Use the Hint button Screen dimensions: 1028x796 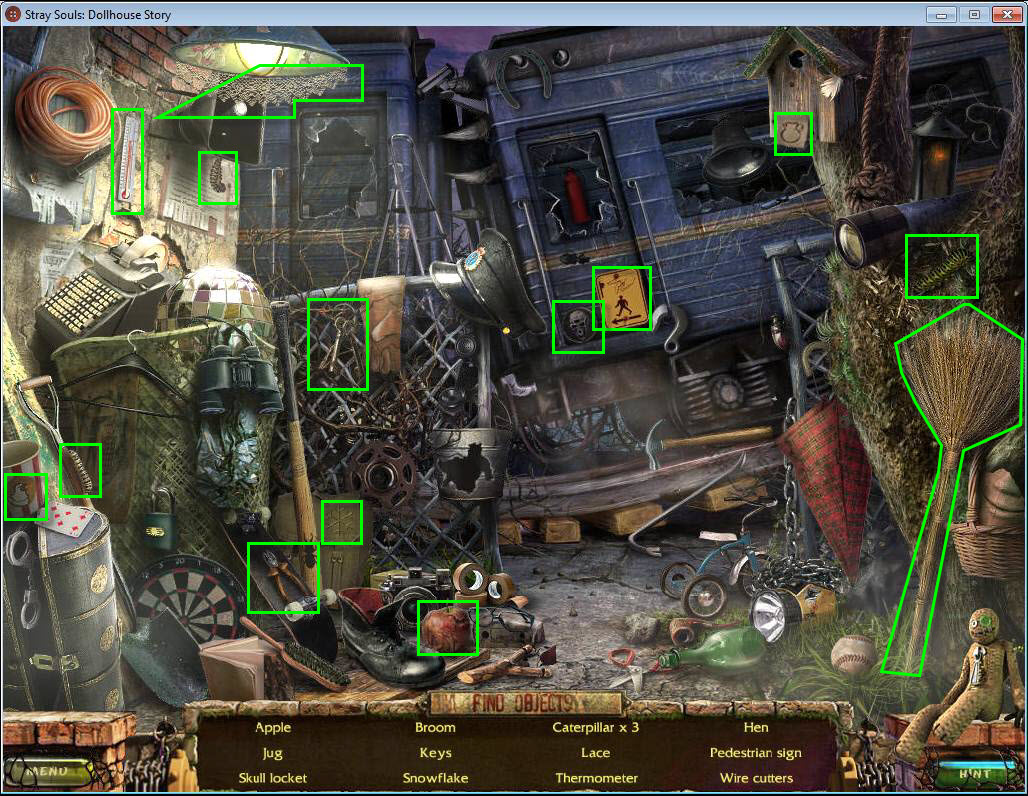pos(974,773)
